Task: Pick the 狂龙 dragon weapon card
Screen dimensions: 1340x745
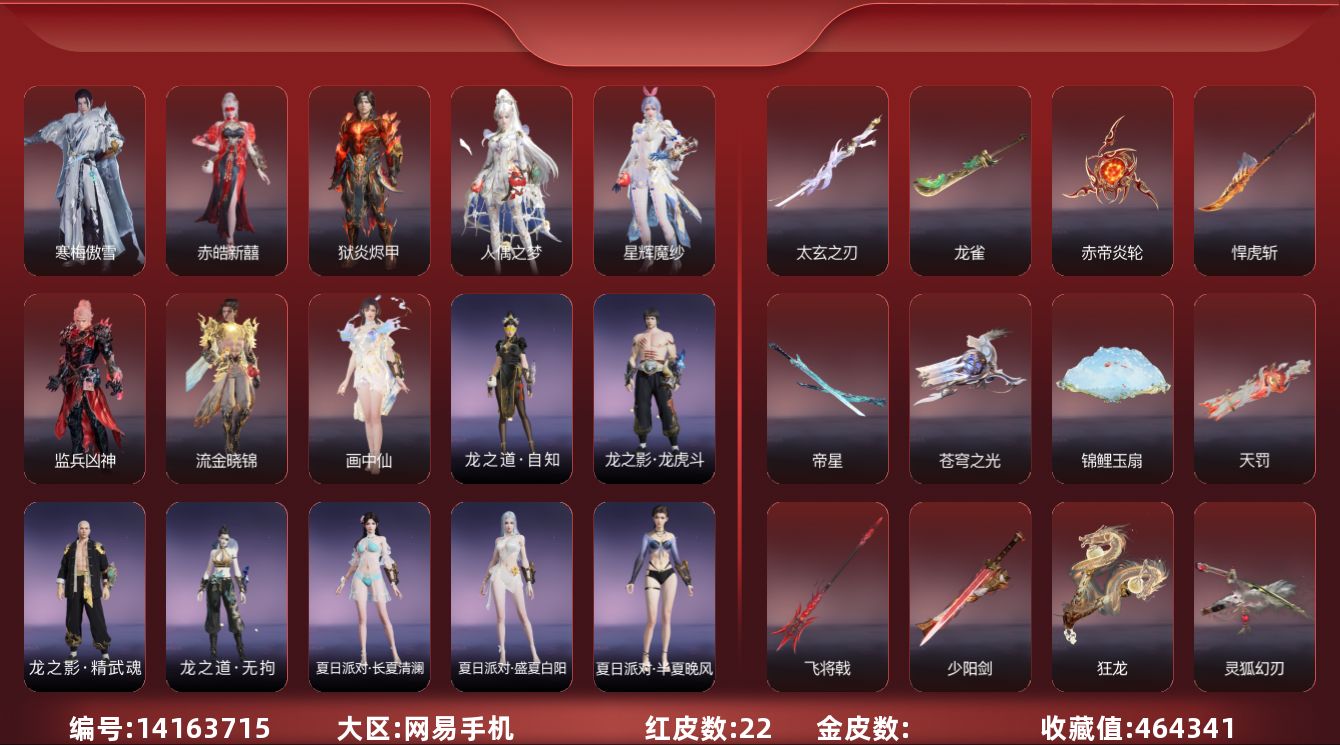Action: [x=1112, y=597]
